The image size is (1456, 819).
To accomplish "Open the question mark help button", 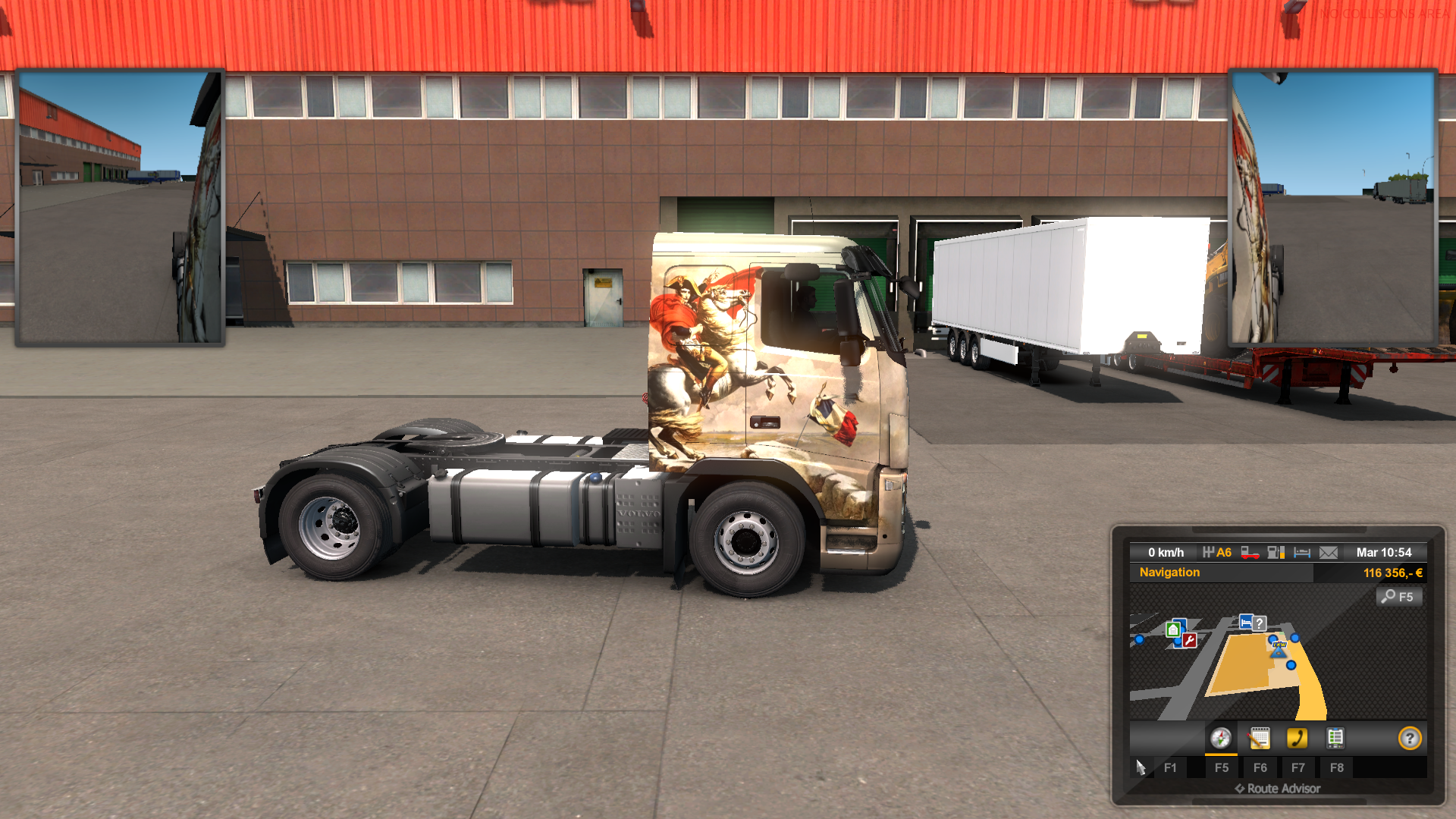I will click(x=1410, y=739).
